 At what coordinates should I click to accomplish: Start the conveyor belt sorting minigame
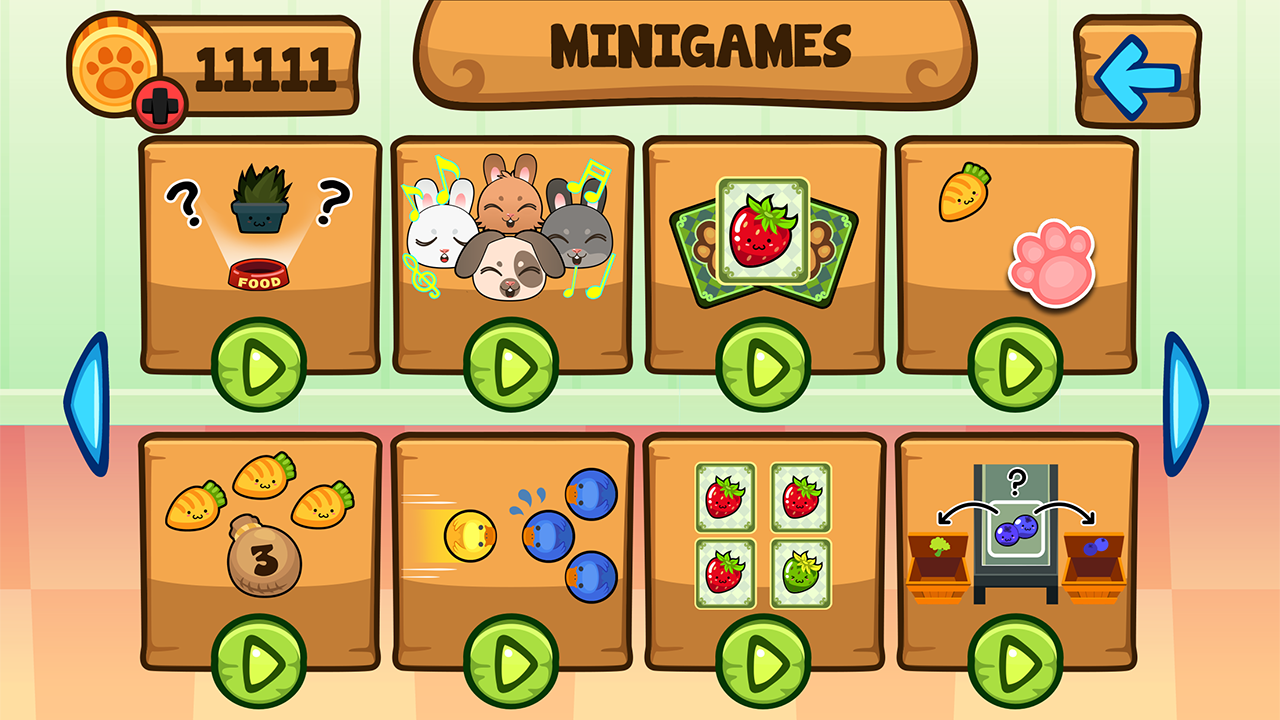pyautogui.click(x=1015, y=660)
